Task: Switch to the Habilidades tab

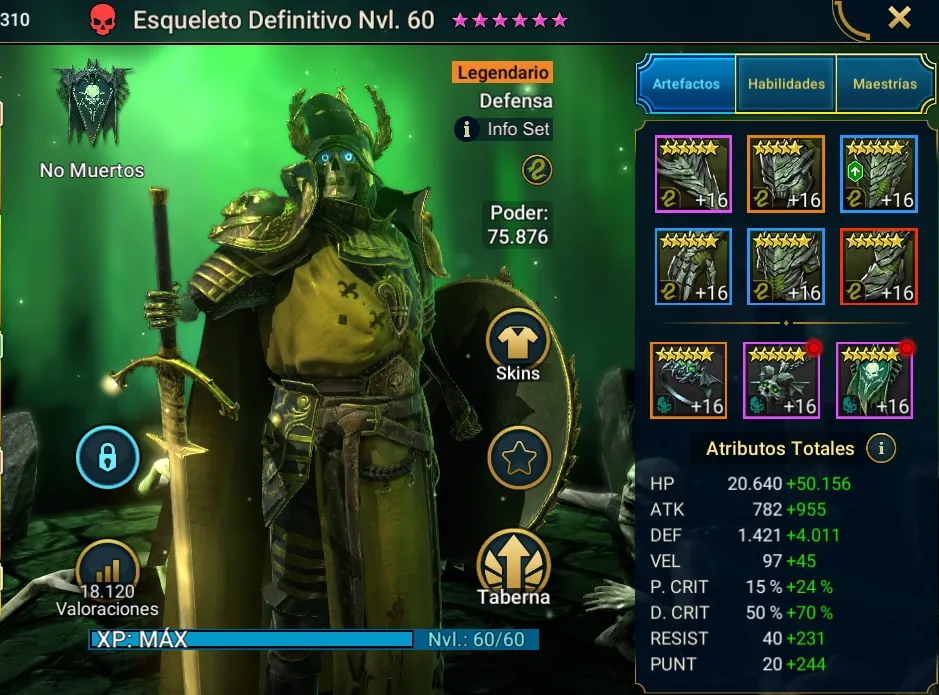Action: 786,84
